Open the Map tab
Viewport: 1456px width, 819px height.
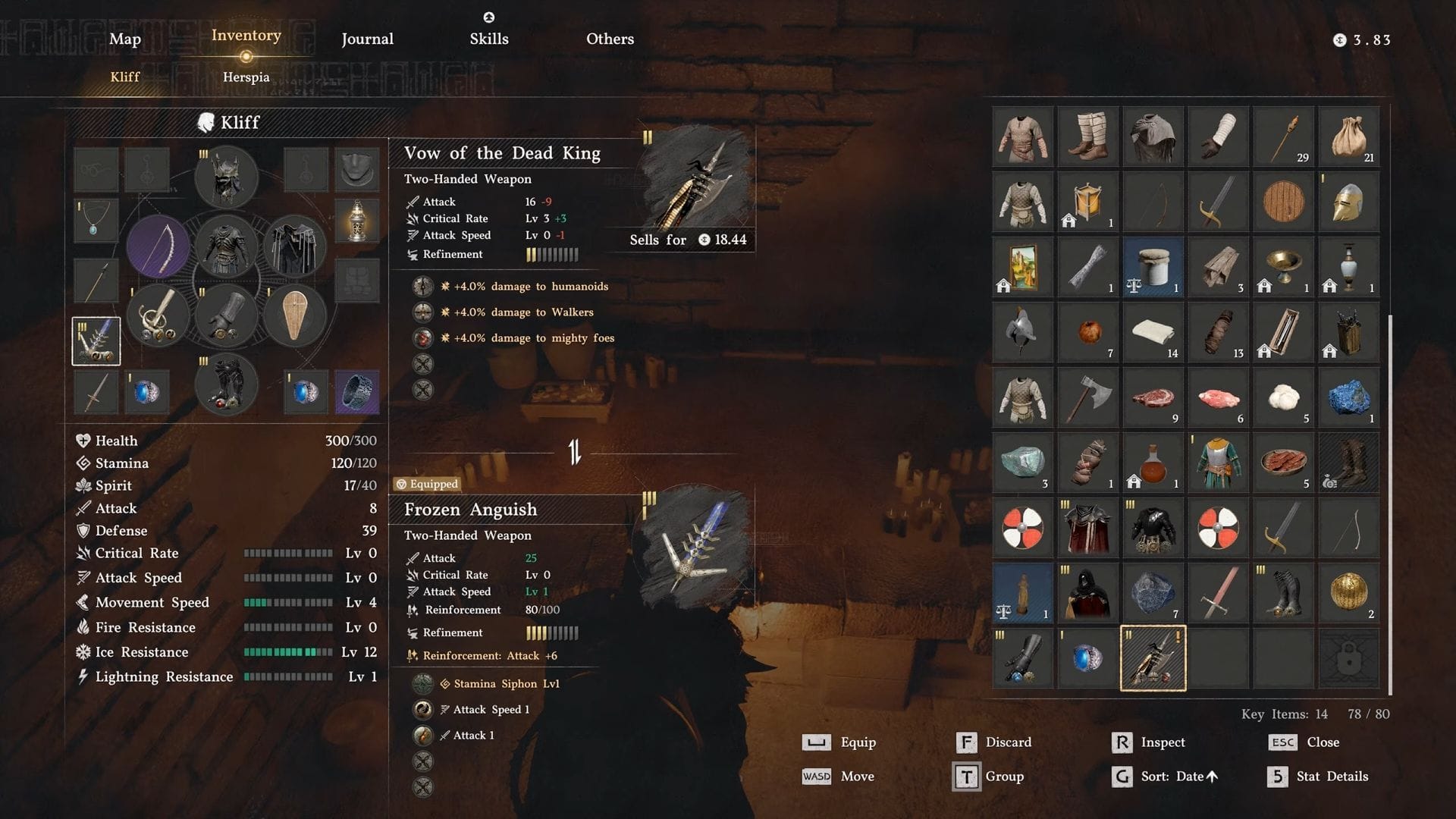click(x=125, y=39)
